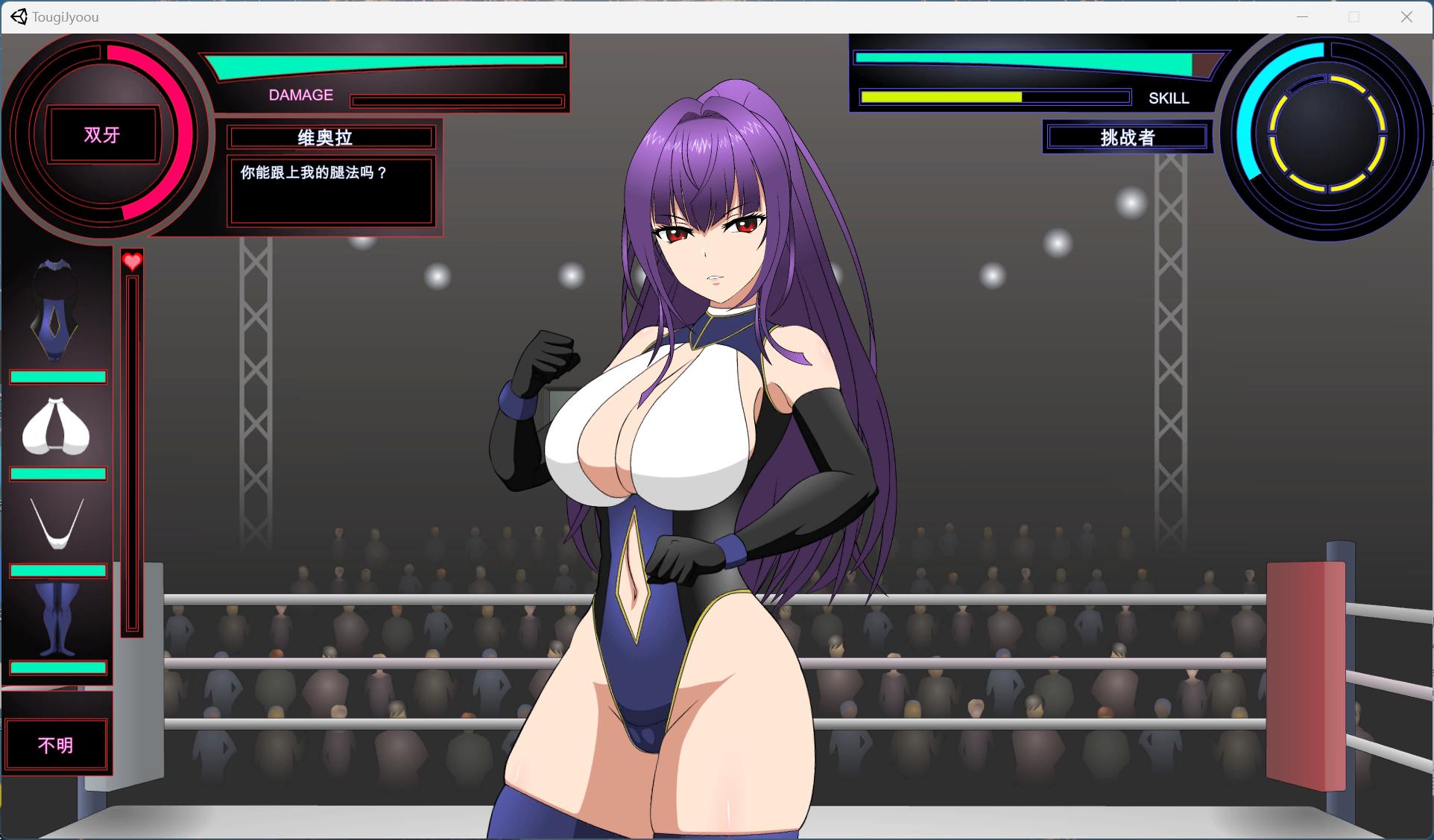Click the green durability bar under the leotard icon

[57, 376]
